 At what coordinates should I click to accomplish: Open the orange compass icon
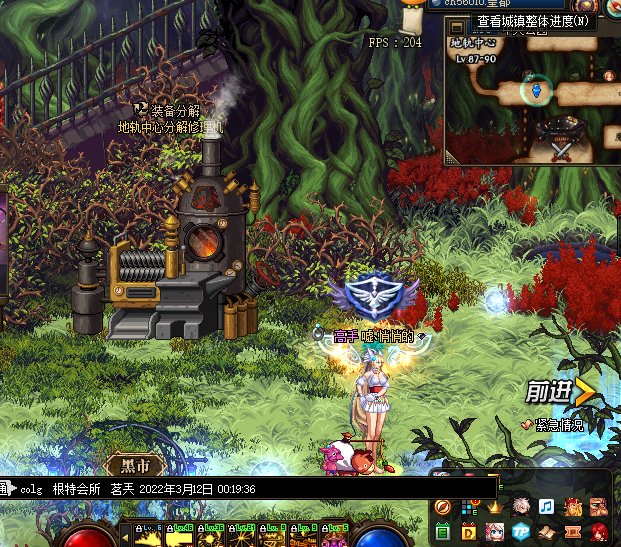tap(443, 507)
